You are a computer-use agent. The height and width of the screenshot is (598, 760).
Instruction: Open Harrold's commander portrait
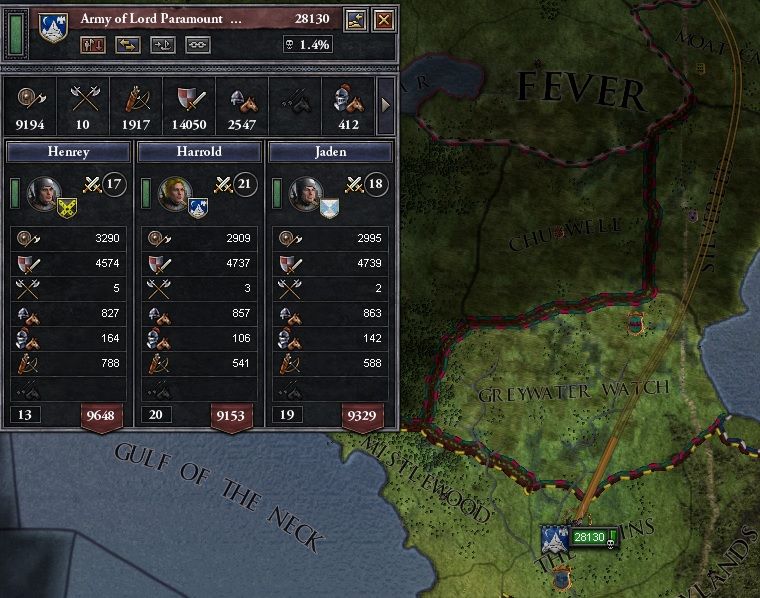click(175, 192)
